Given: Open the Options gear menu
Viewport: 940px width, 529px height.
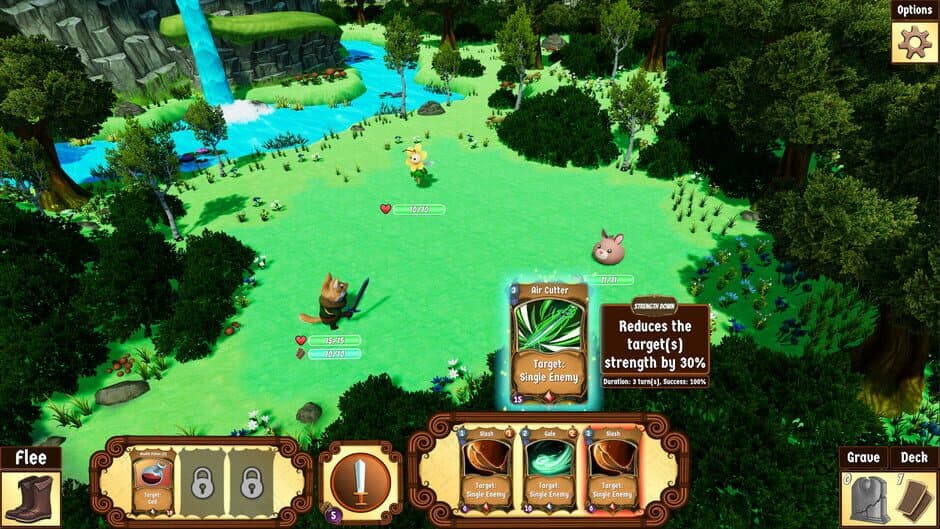Looking at the screenshot, I should point(914,41).
